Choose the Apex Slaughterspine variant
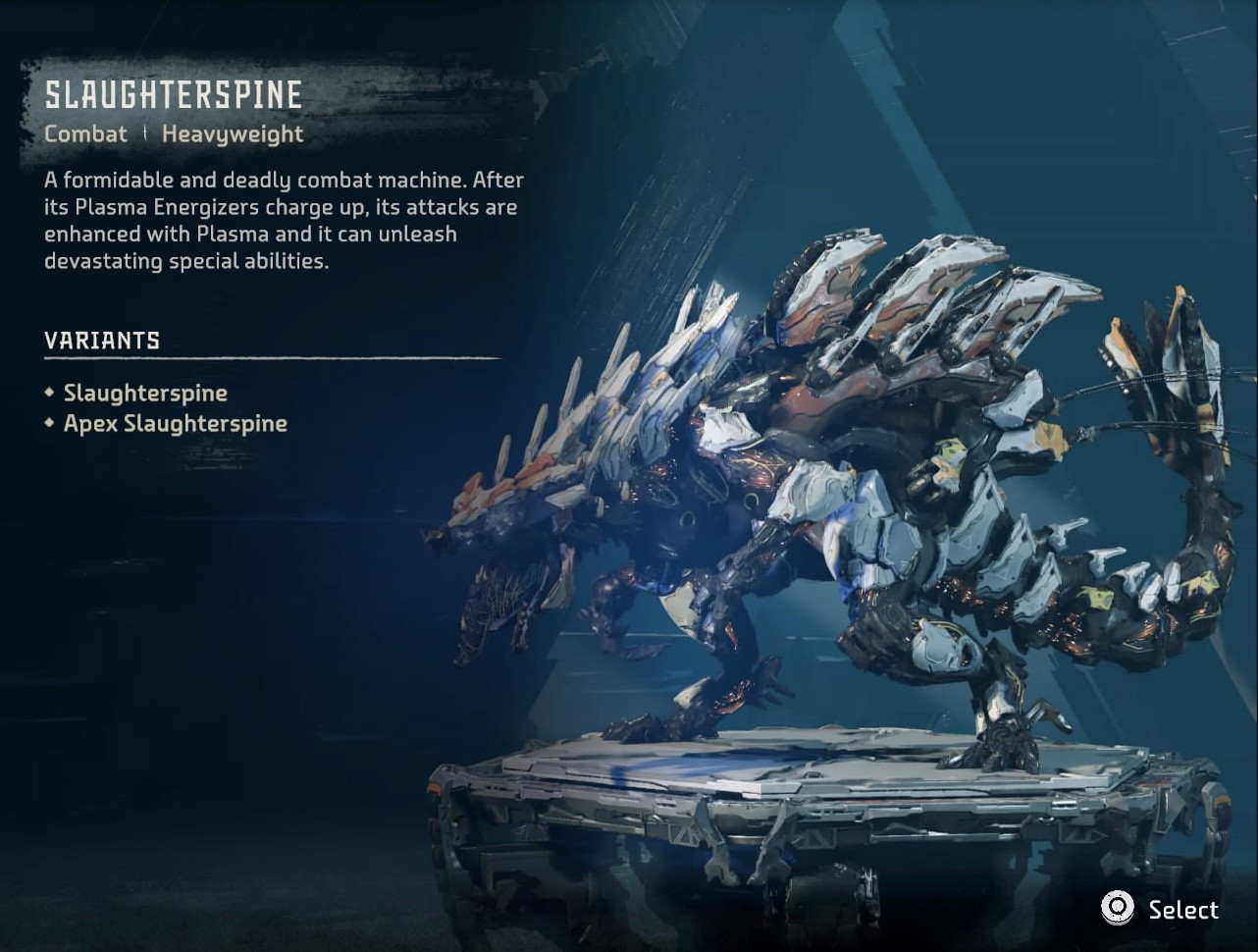Screen dimensions: 1258x952 tap(175, 424)
